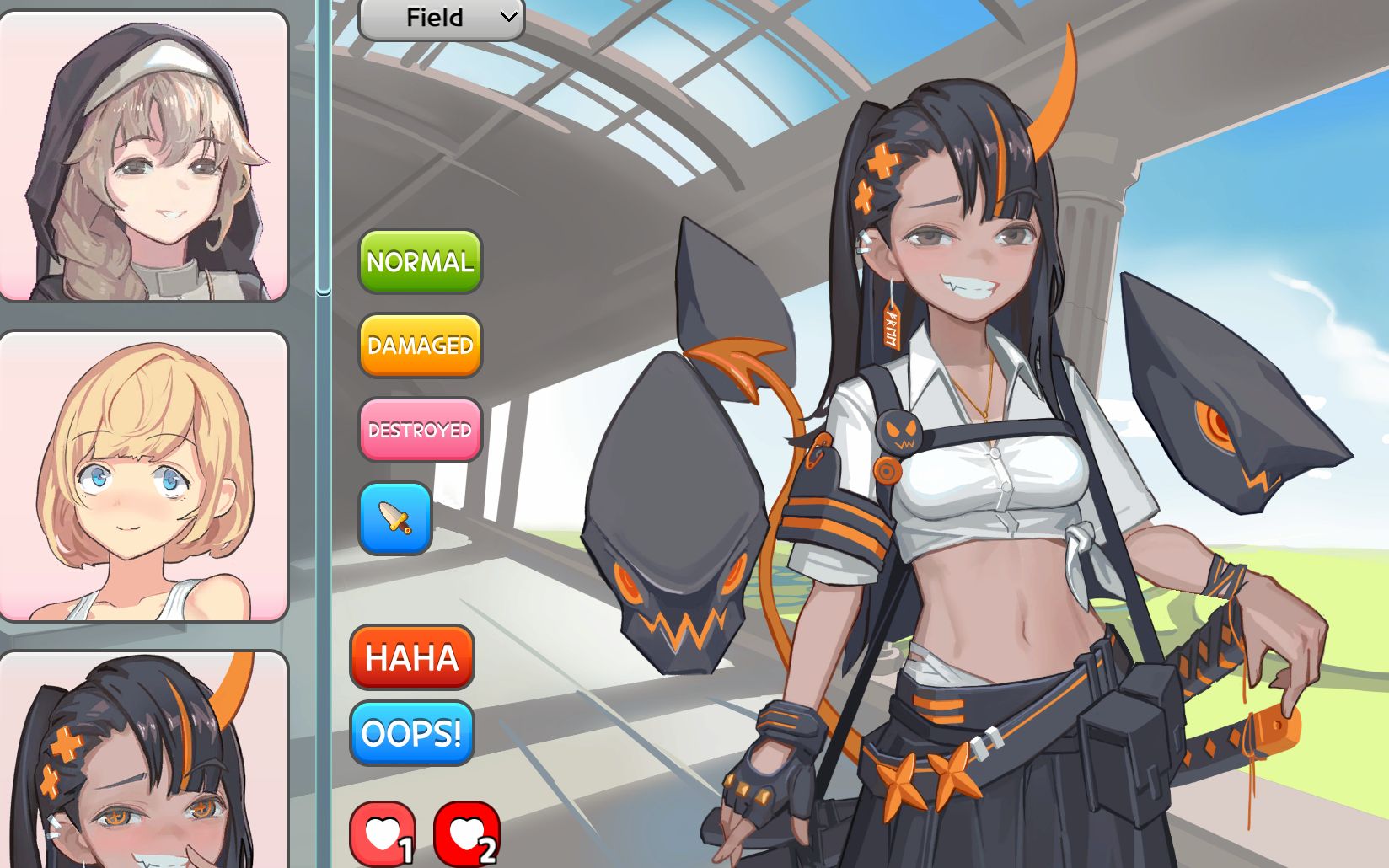Select the heart 2 button
Screen dimensions: 1389x868
[x=466, y=834]
